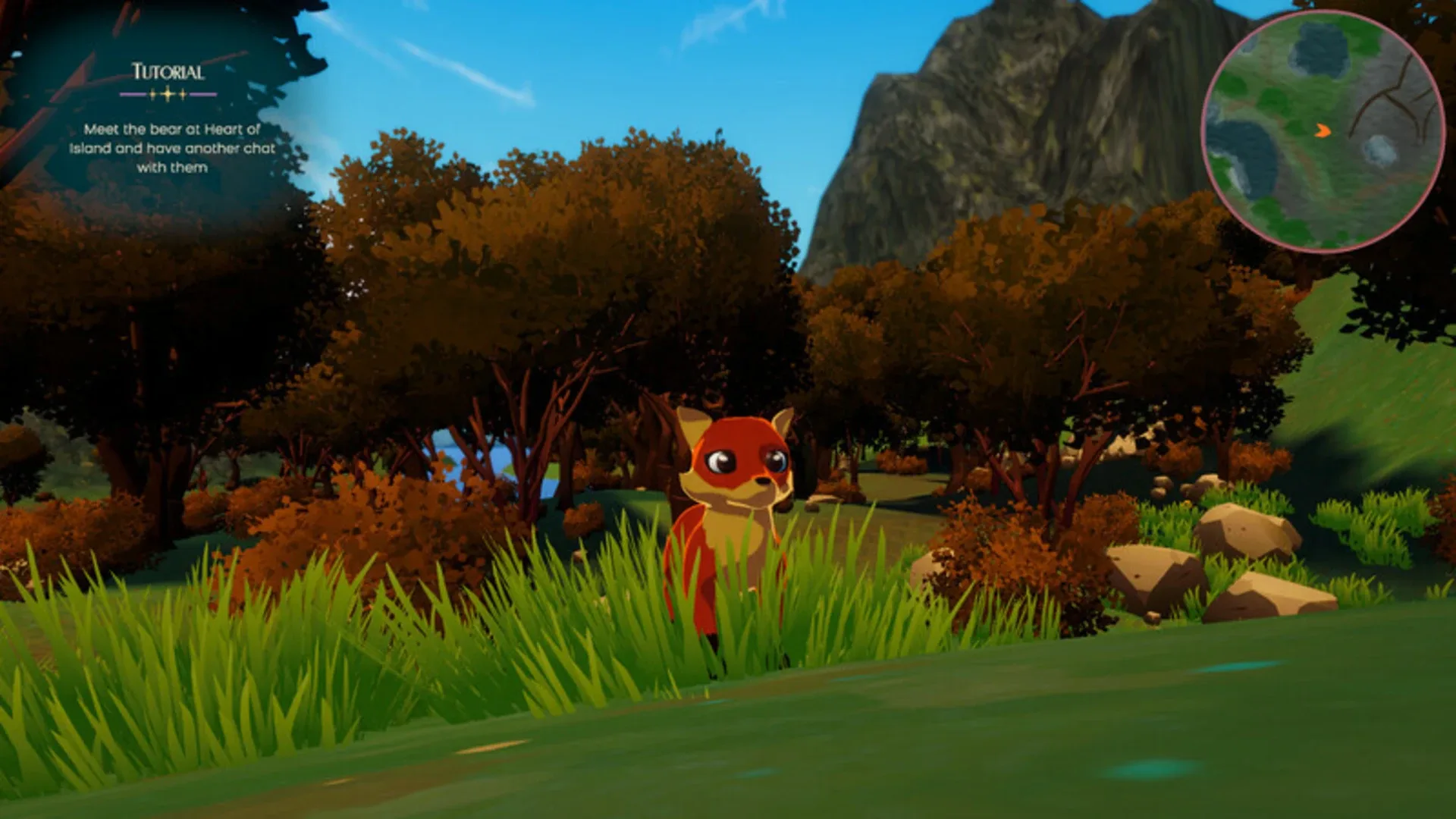Screen dimensions: 1456x819
Task: Click the orange player arrow on the minimap
Action: pos(1323,130)
